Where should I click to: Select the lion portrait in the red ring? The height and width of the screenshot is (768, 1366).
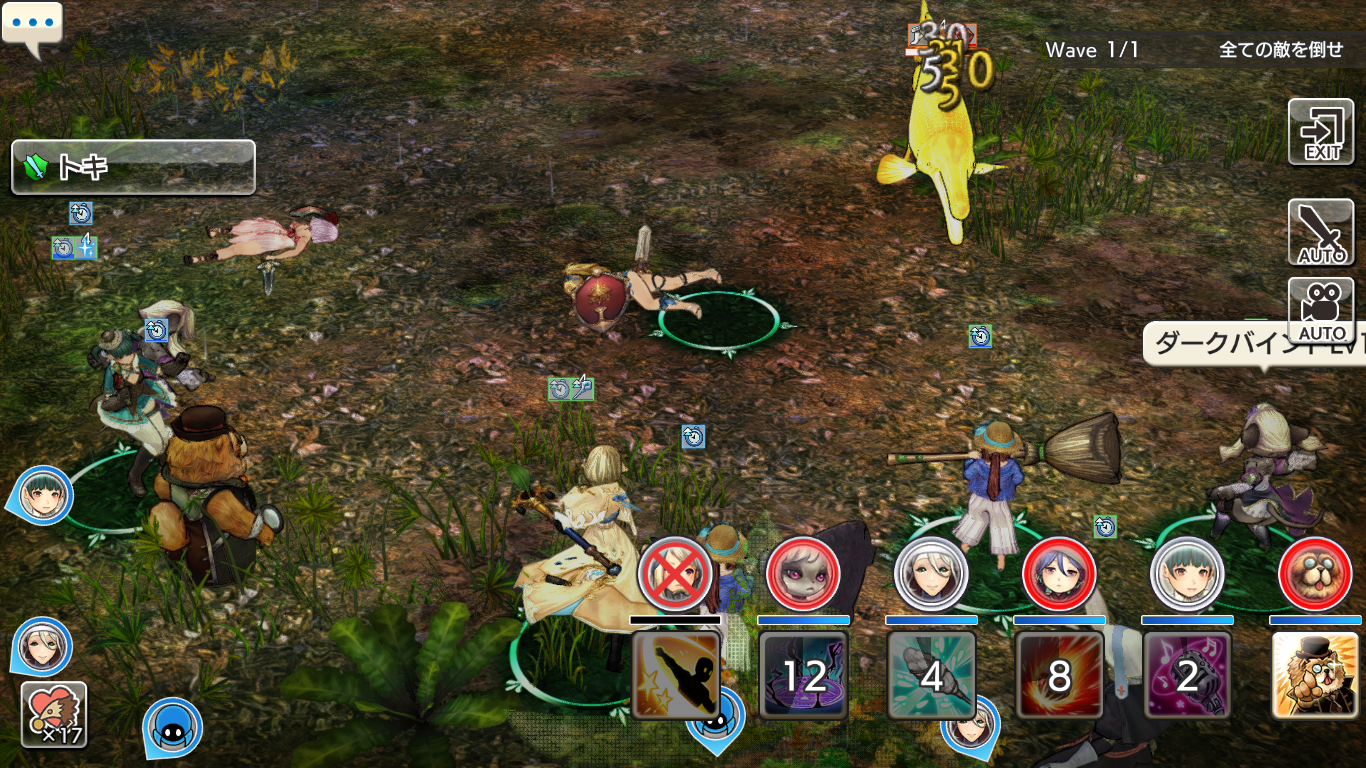1315,574
